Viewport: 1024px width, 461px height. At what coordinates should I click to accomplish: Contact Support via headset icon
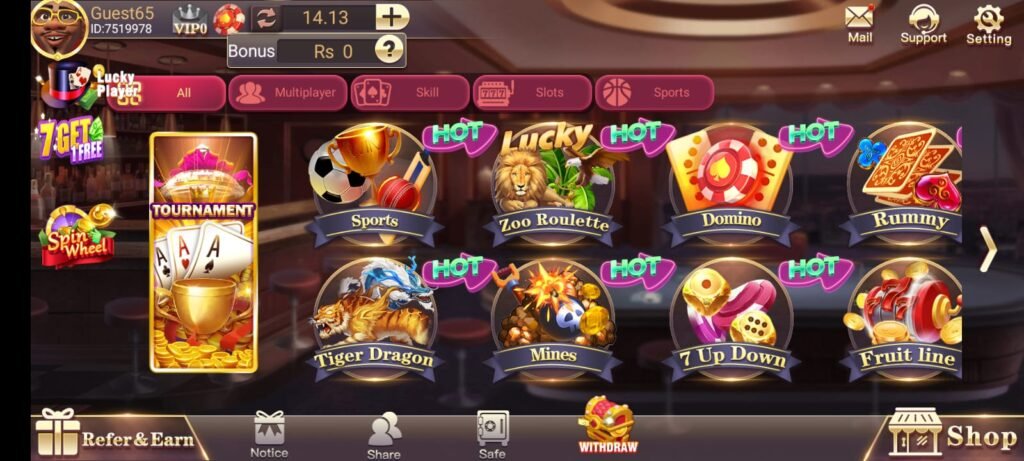[x=923, y=23]
